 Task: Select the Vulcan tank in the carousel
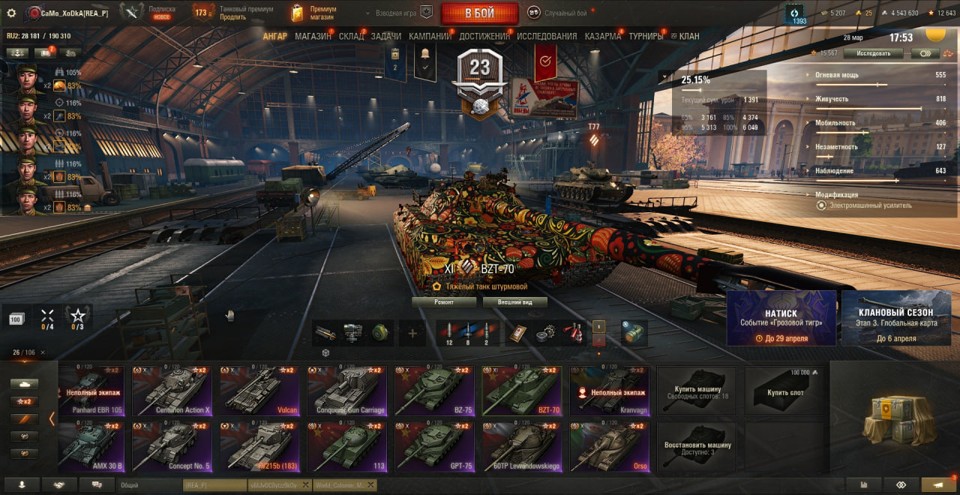(x=258, y=389)
